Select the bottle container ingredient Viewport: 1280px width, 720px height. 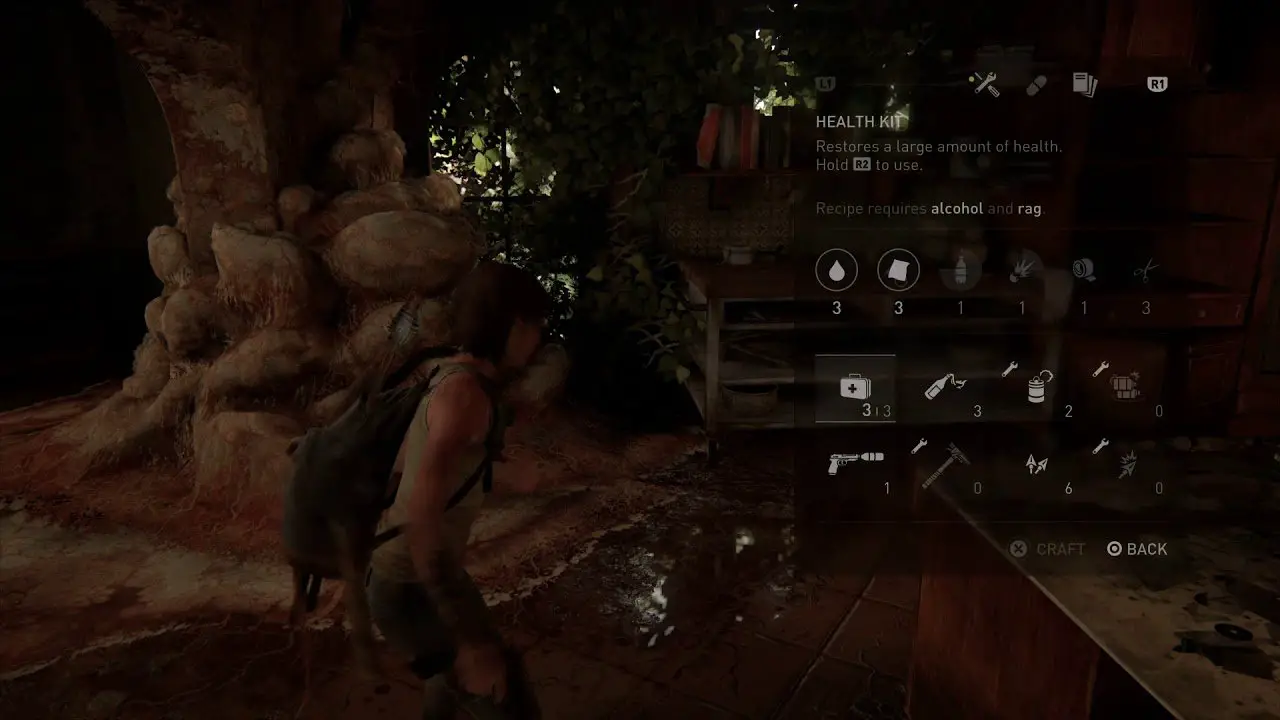[x=960, y=270]
